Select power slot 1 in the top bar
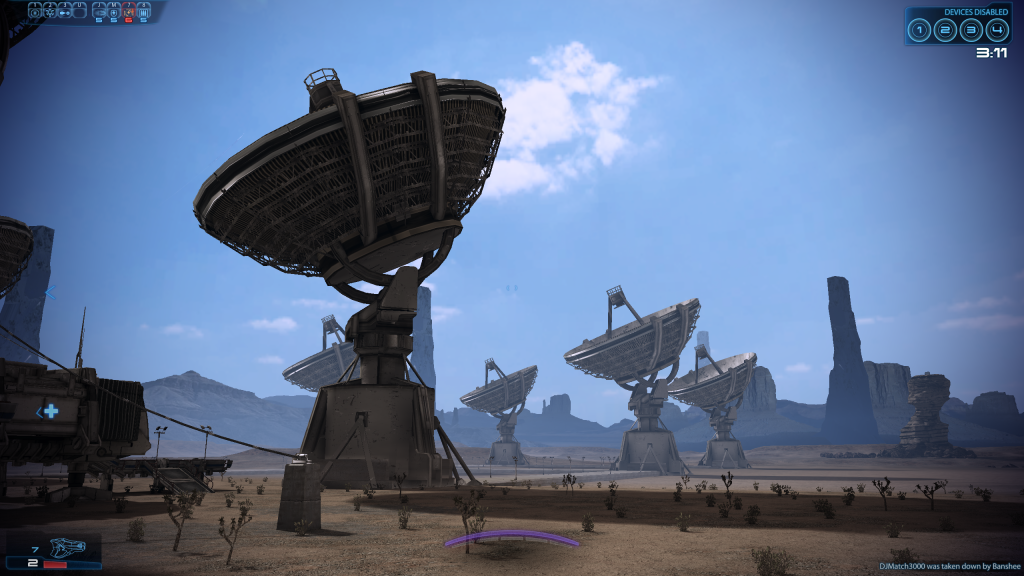1024x576 pixels. tap(35, 12)
